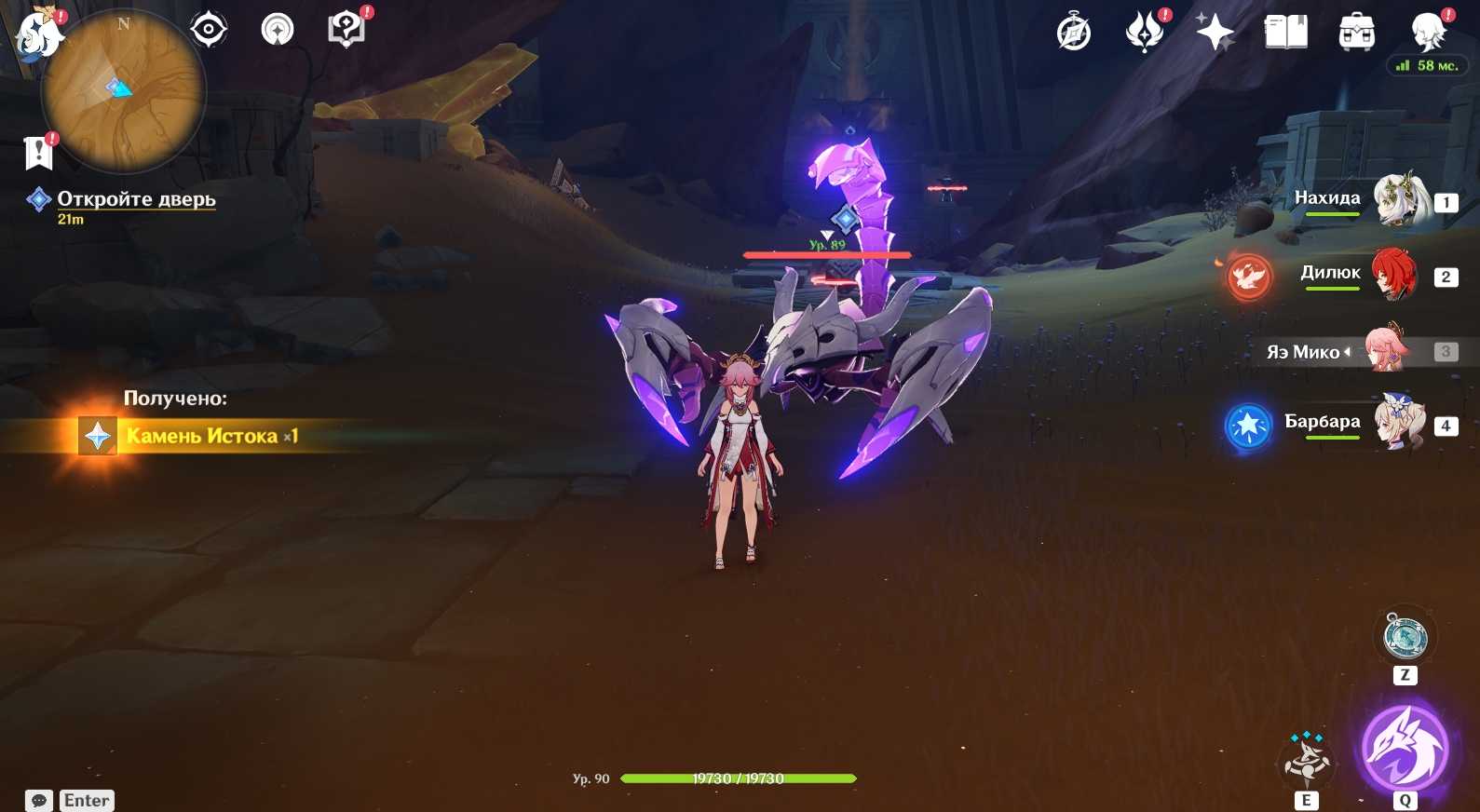Open the adventurer handbook book icon
Screen dimensions: 1480x812
(x=1285, y=33)
